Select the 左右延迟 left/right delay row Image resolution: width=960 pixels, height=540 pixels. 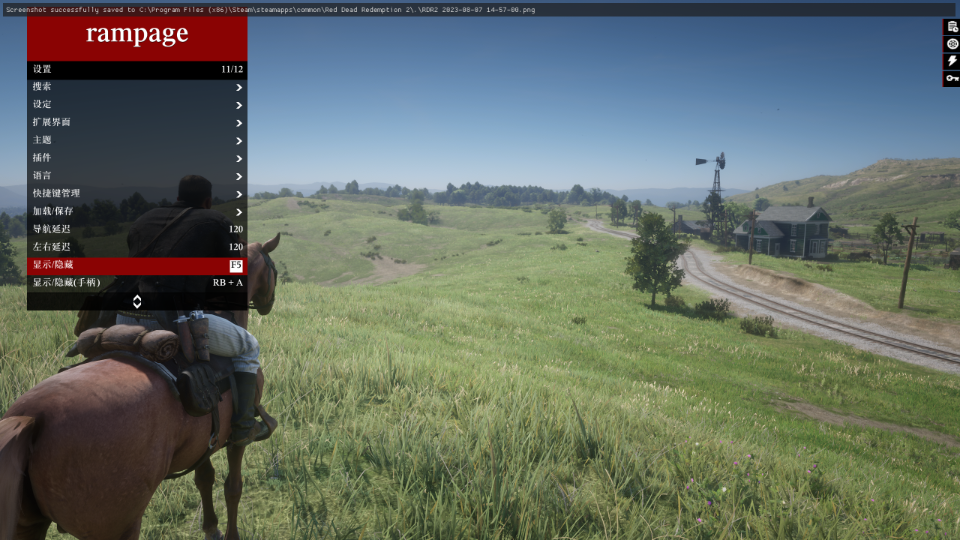(137, 247)
